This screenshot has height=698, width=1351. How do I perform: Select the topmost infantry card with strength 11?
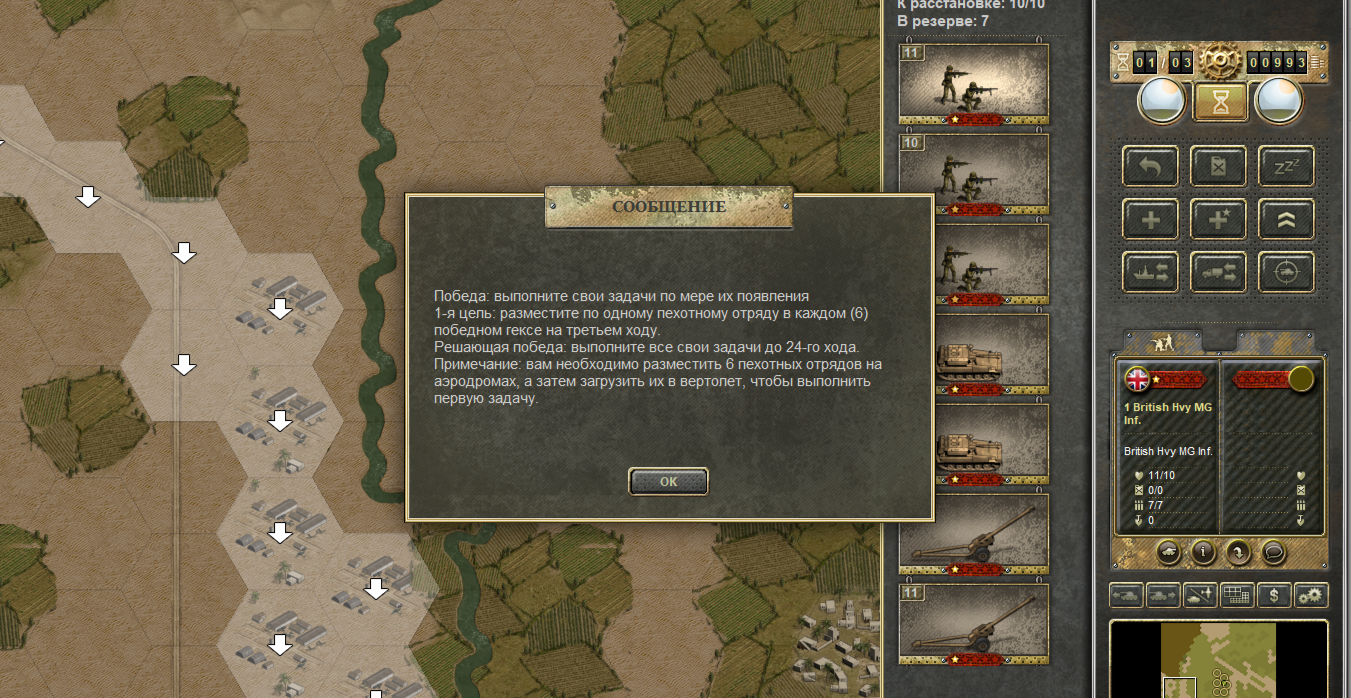(974, 84)
